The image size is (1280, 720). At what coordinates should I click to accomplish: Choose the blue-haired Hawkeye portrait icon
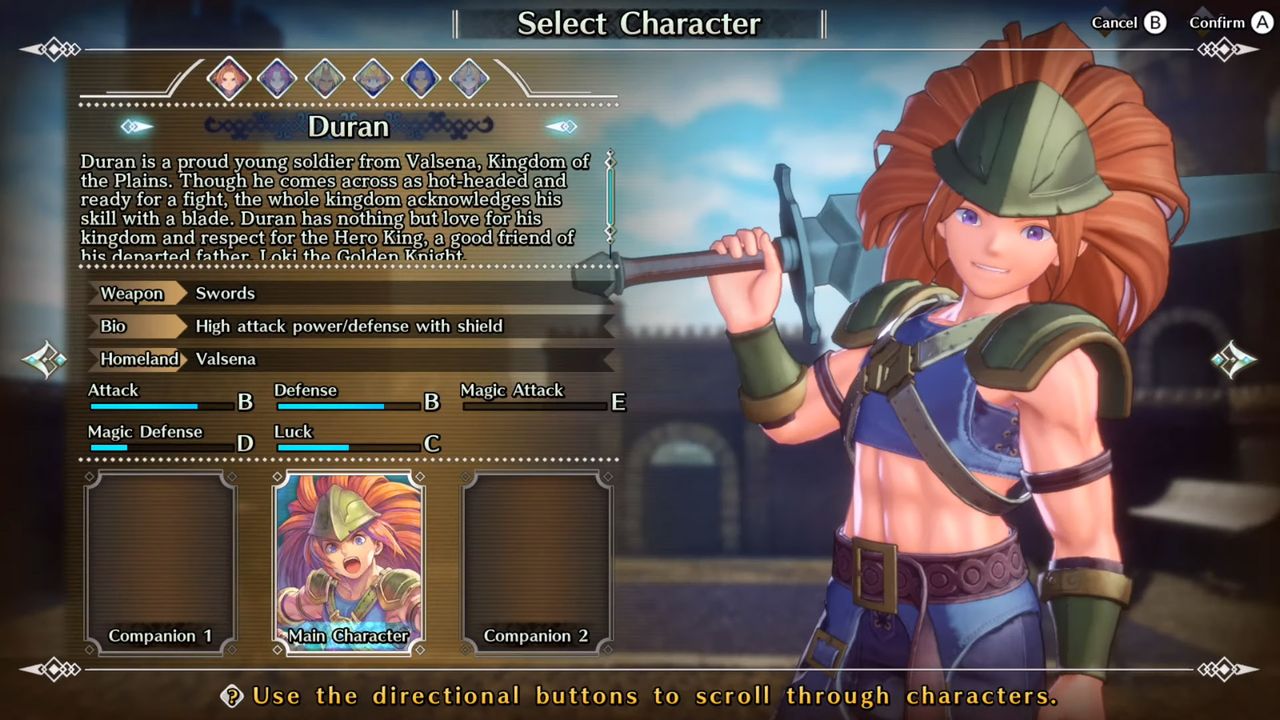click(x=421, y=78)
